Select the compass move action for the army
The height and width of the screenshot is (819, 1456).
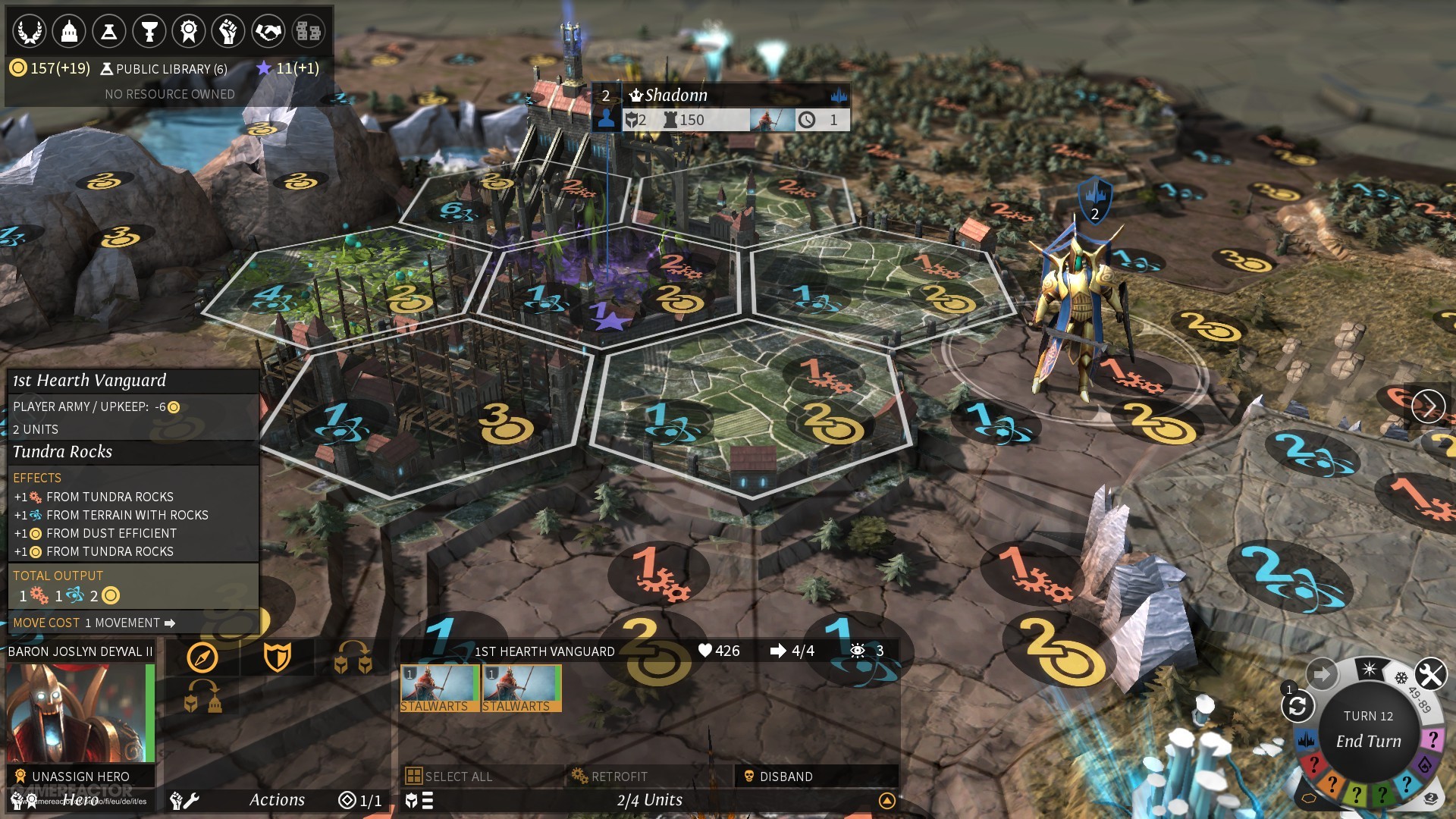point(203,657)
